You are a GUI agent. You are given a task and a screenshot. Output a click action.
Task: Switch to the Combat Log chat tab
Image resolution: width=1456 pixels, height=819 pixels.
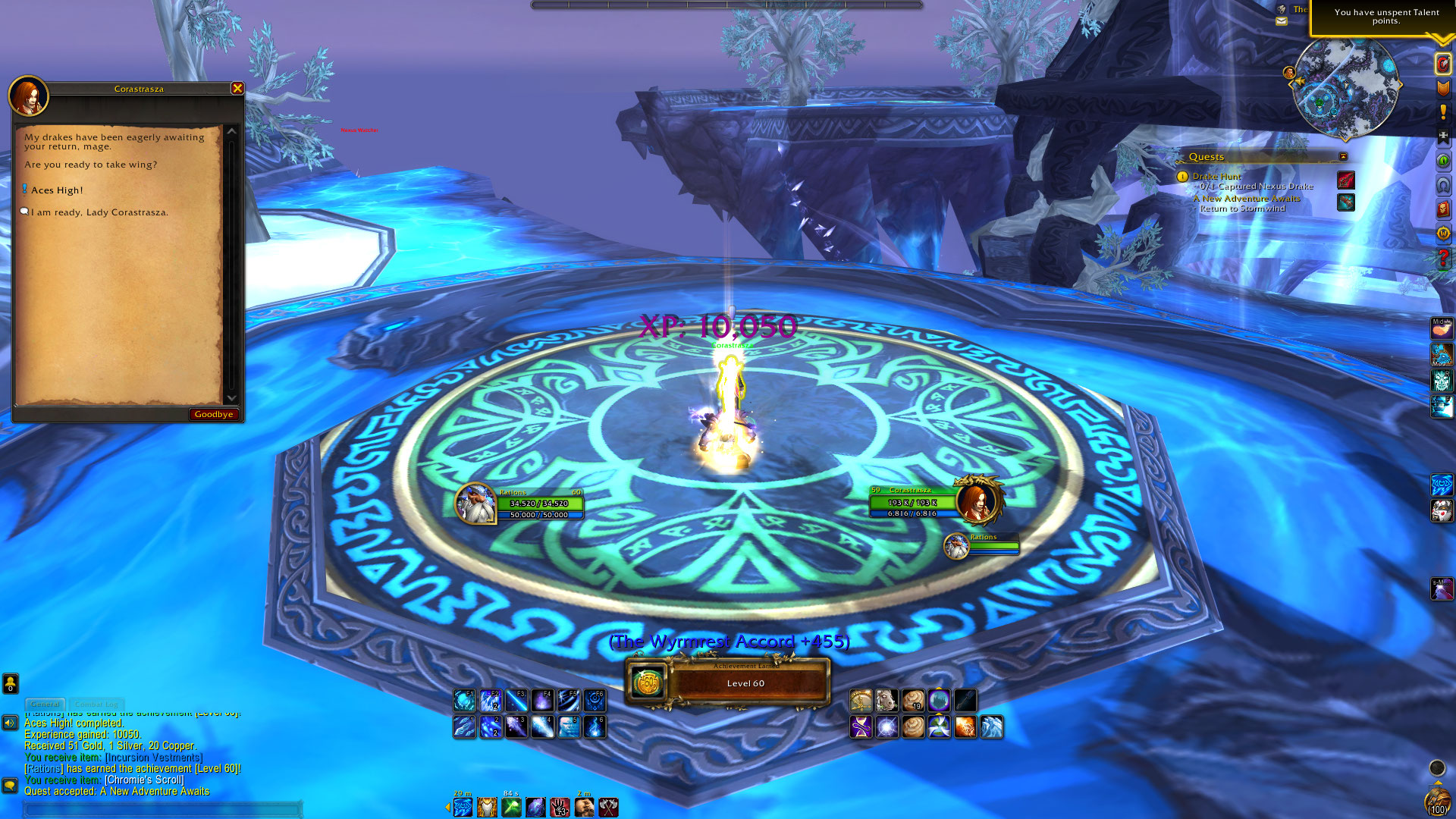coord(96,704)
